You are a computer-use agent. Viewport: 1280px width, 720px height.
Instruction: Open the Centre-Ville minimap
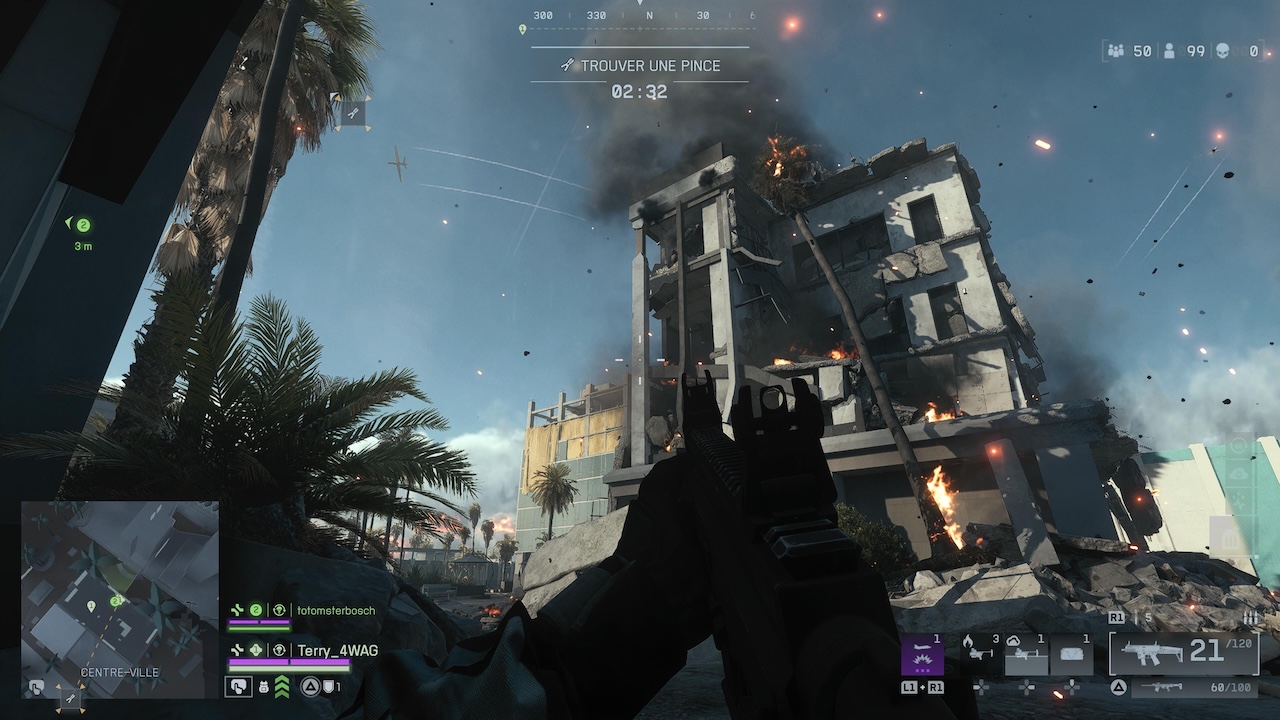[x=120, y=590]
